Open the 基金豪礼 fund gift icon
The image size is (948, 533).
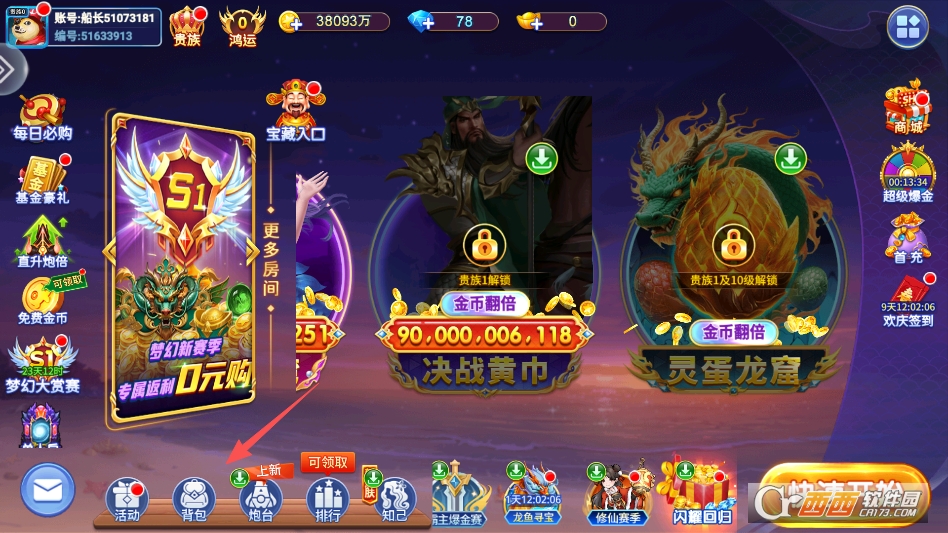click(x=42, y=178)
